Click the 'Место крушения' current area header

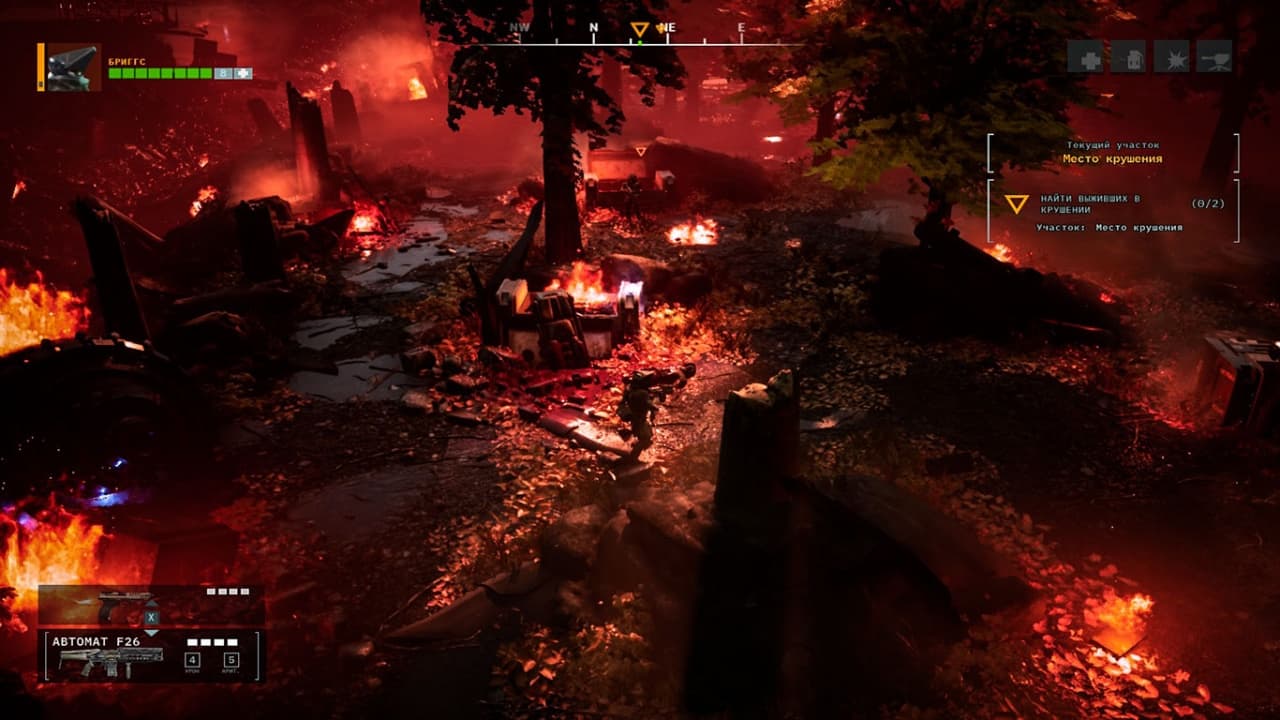point(1112,159)
